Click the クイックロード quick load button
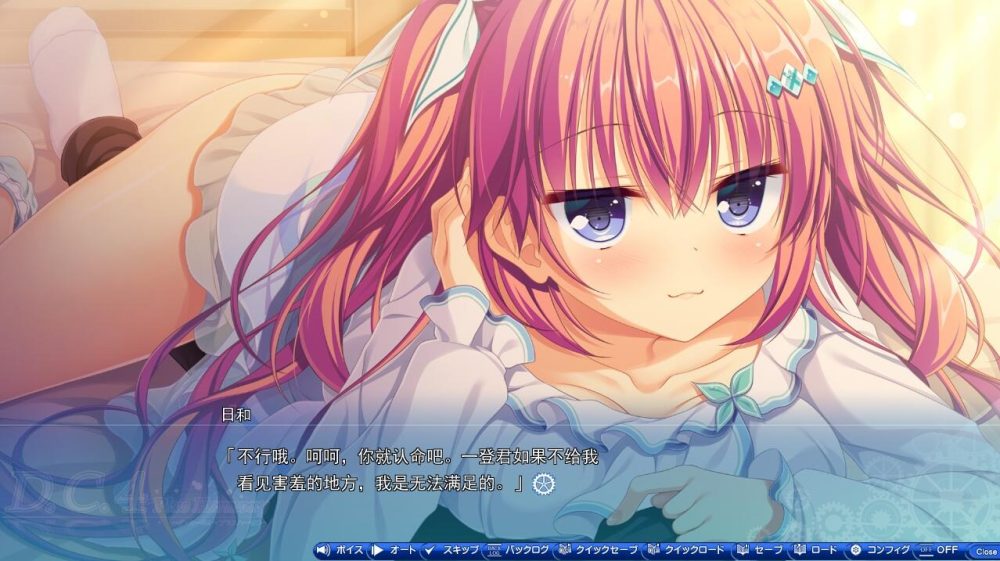This screenshot has height=561, width=1000. (x=689, y=550)
